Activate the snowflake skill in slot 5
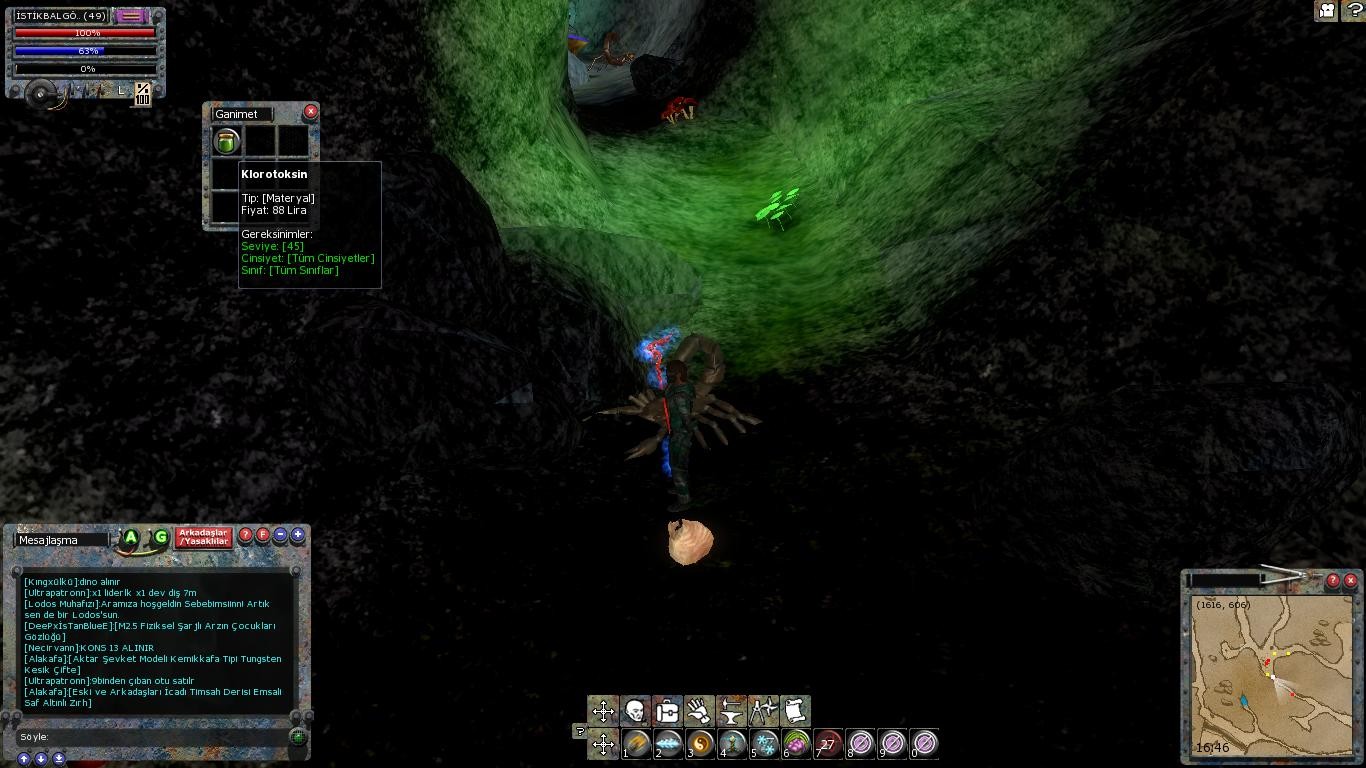This screenshot has height=768, width=1366. click(x=765, y=744)
